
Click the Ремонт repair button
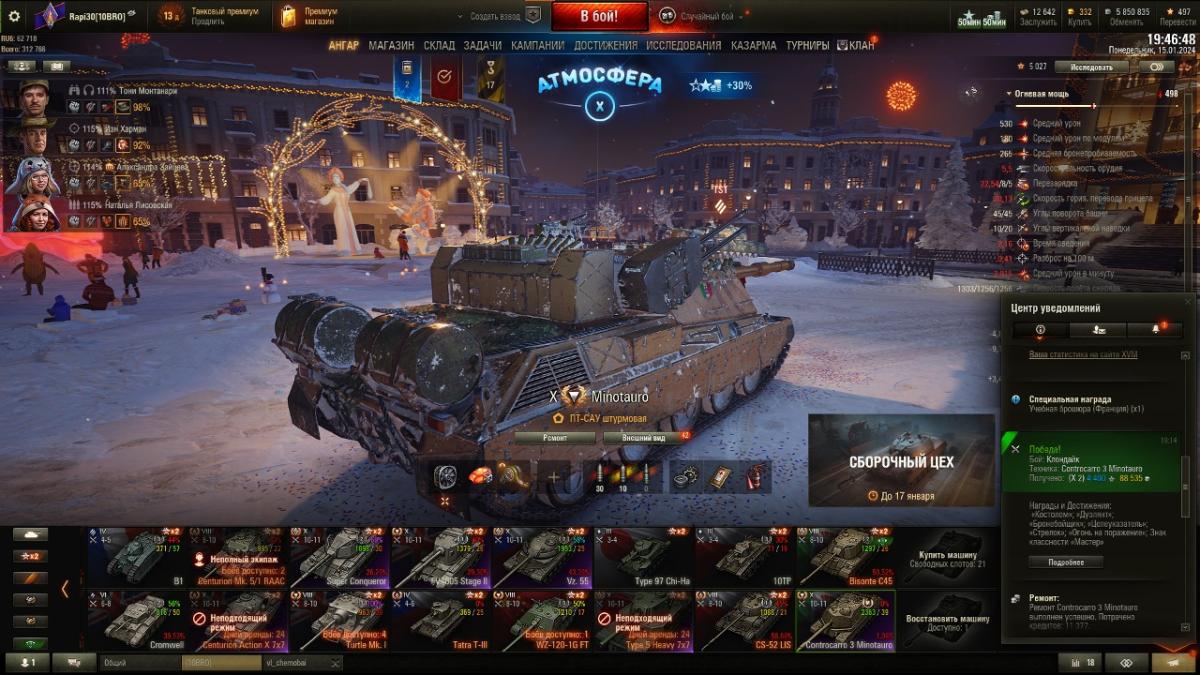click(x=555, y=437)
